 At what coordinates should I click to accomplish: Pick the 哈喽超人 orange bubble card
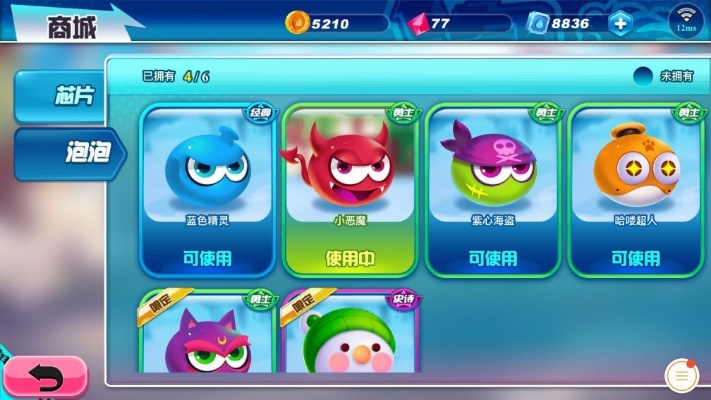636,189
